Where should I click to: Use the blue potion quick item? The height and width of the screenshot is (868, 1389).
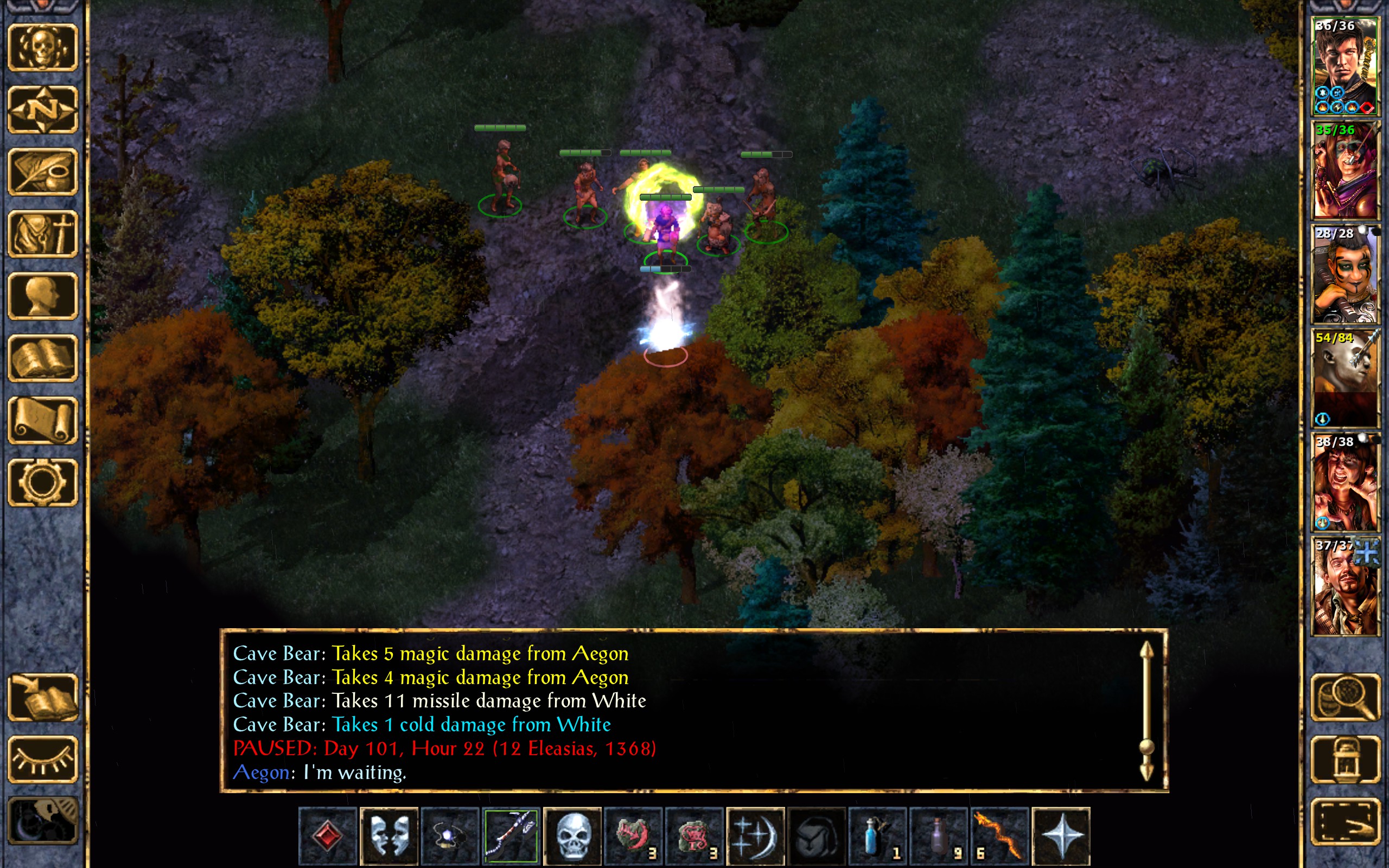coord(877,836)
